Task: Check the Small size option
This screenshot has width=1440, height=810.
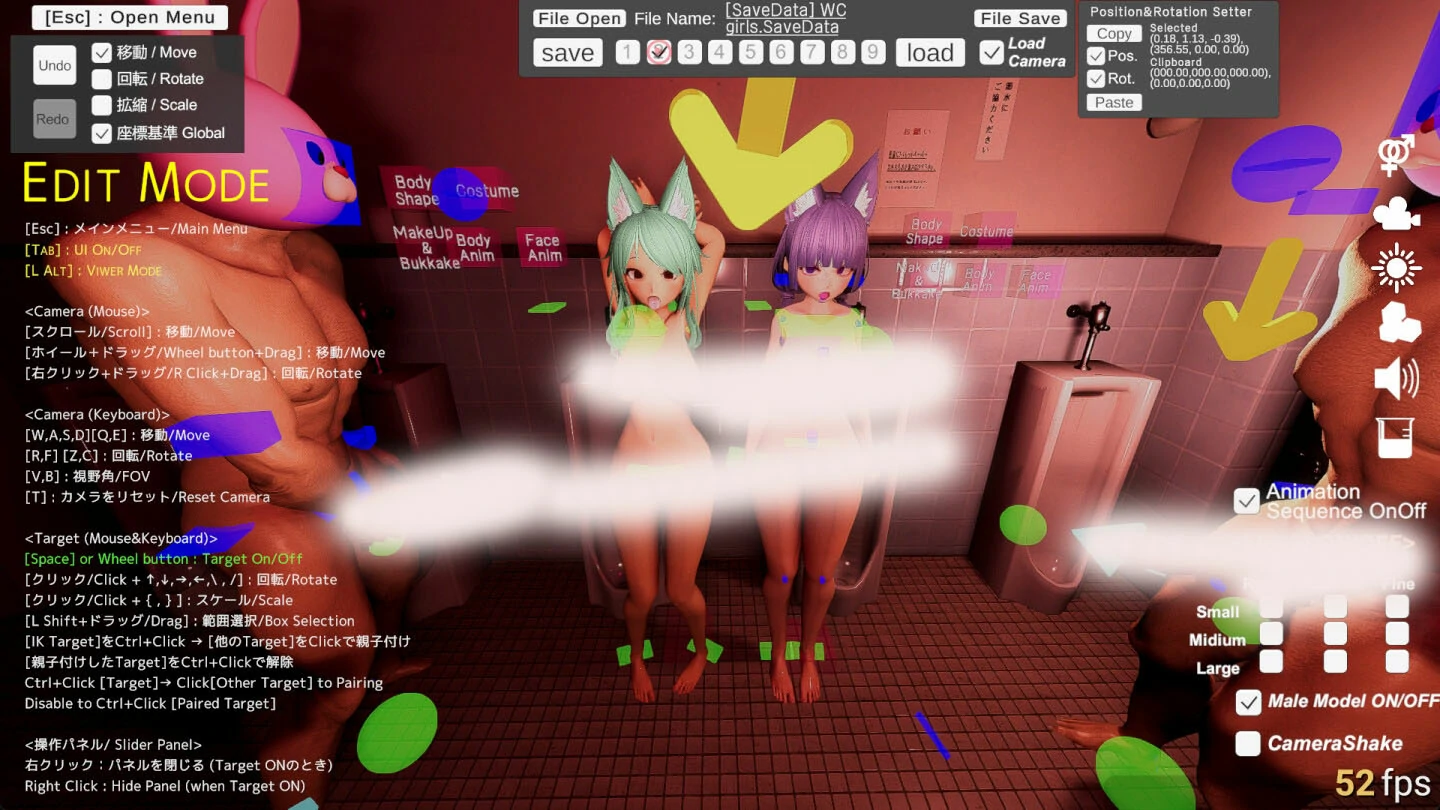Action: coord(1271,607)
